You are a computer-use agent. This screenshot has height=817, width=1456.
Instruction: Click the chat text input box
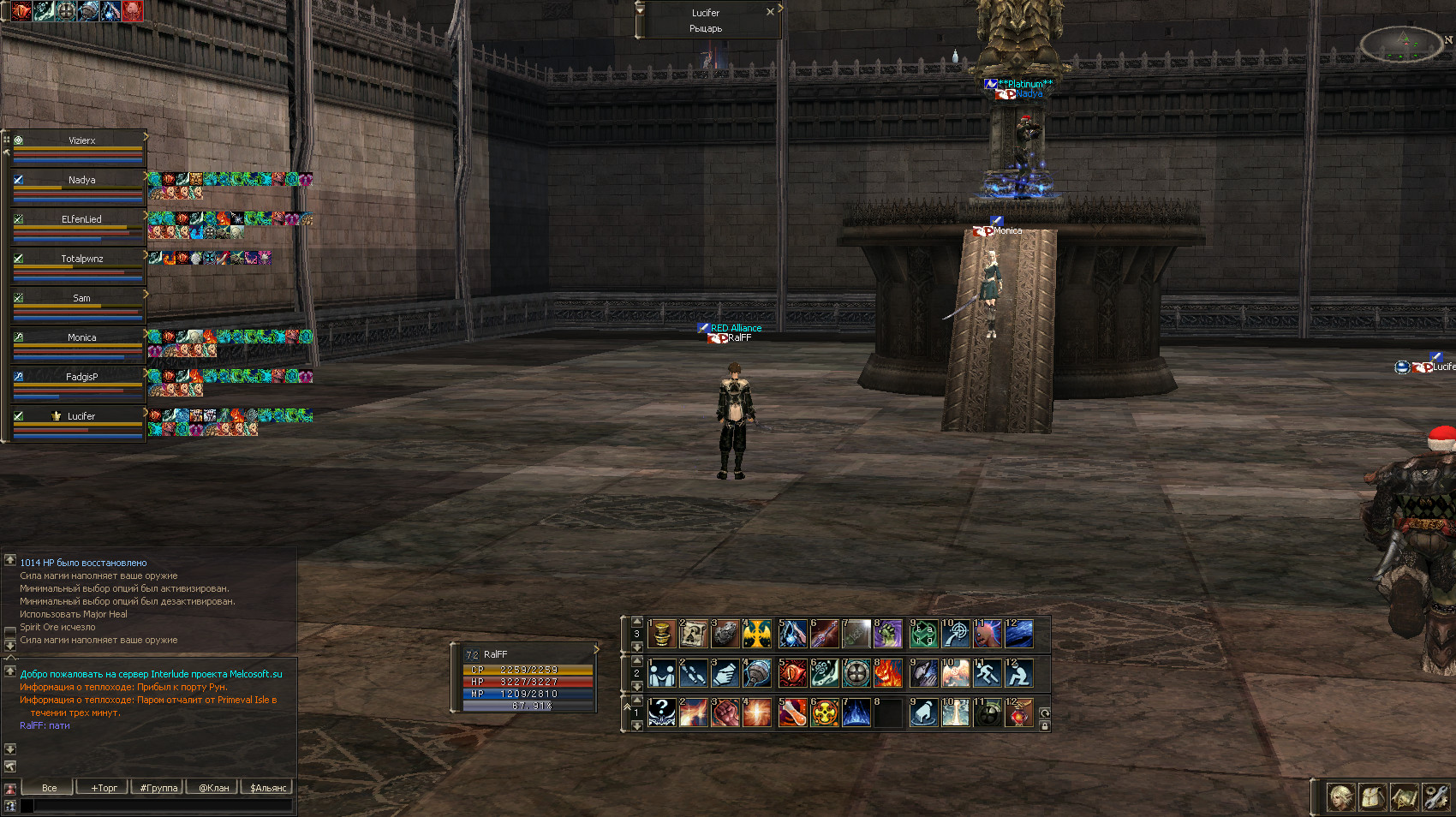coord(163,805)
